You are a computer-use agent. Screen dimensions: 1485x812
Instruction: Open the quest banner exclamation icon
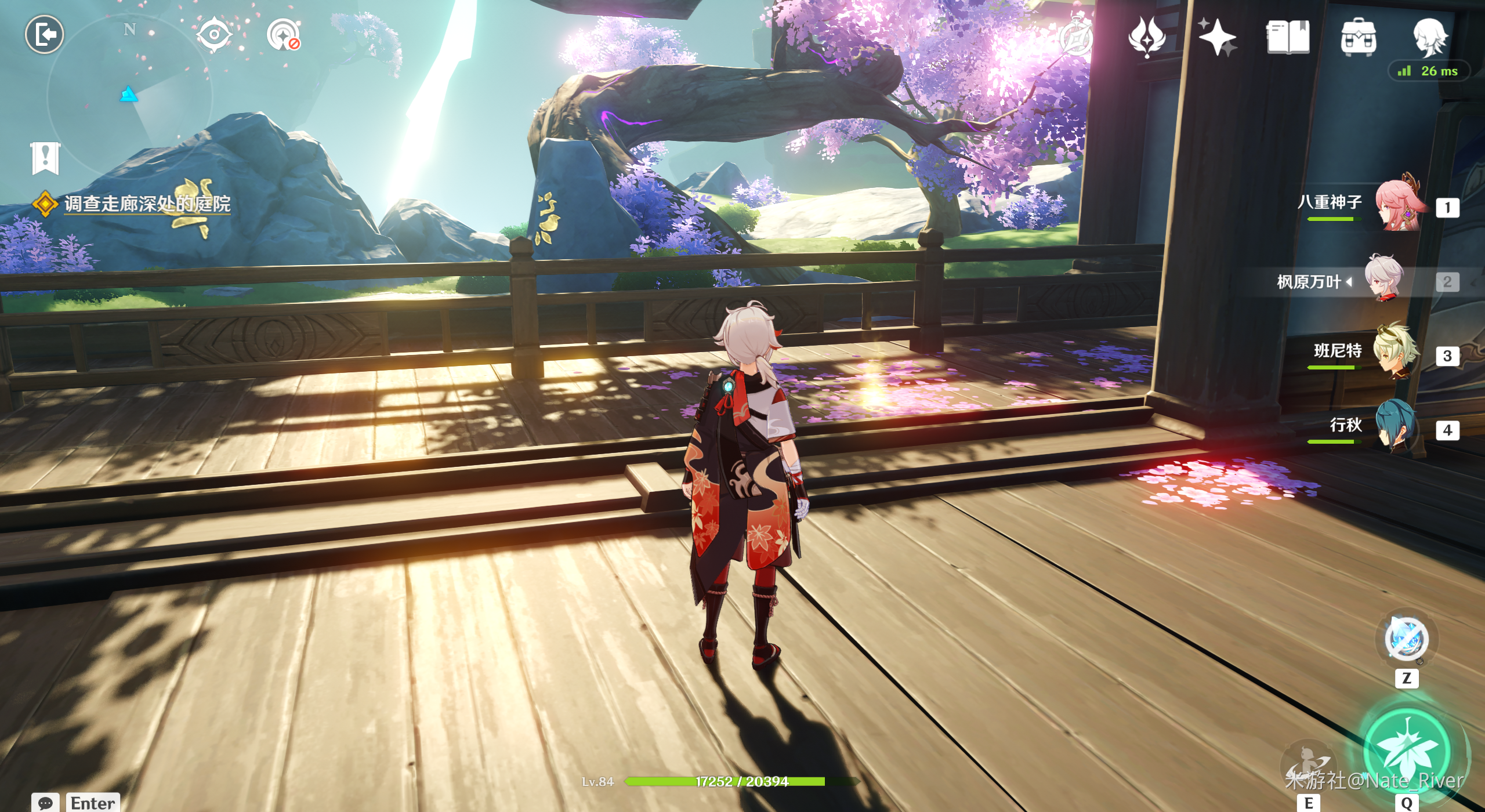pos(45,157)
